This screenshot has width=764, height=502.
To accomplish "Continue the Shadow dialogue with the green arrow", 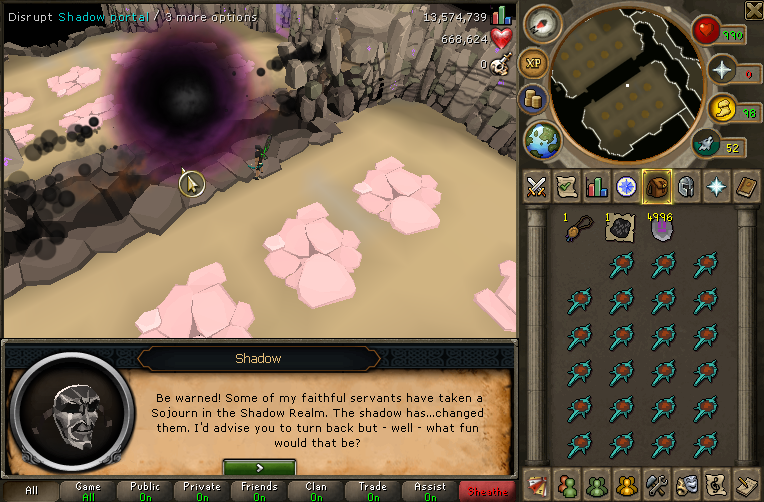I will [x=259, y=467].
